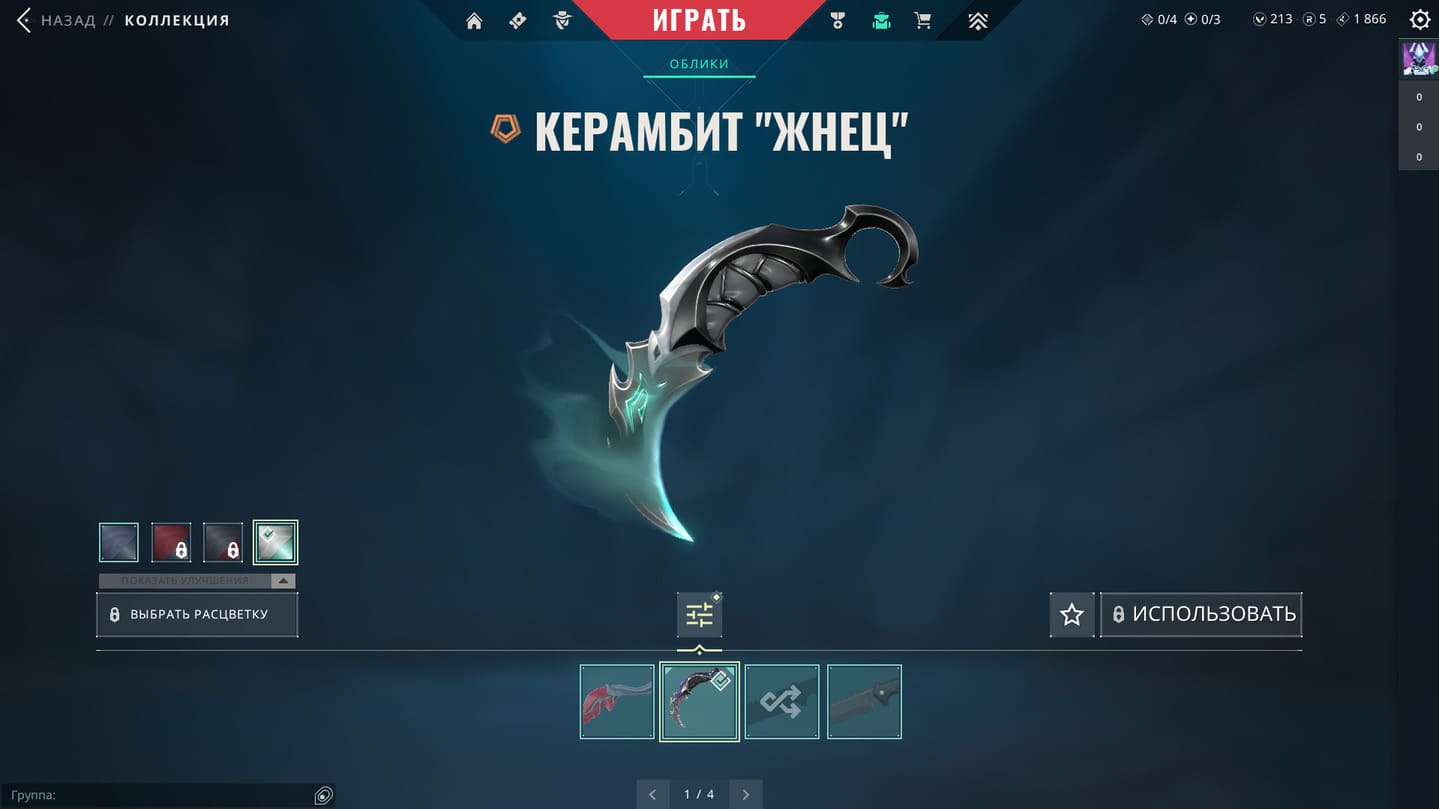This screenshot has width=1439, height=809.
Task: Choose the random shuffle skin tile
Action: (782, 702)
